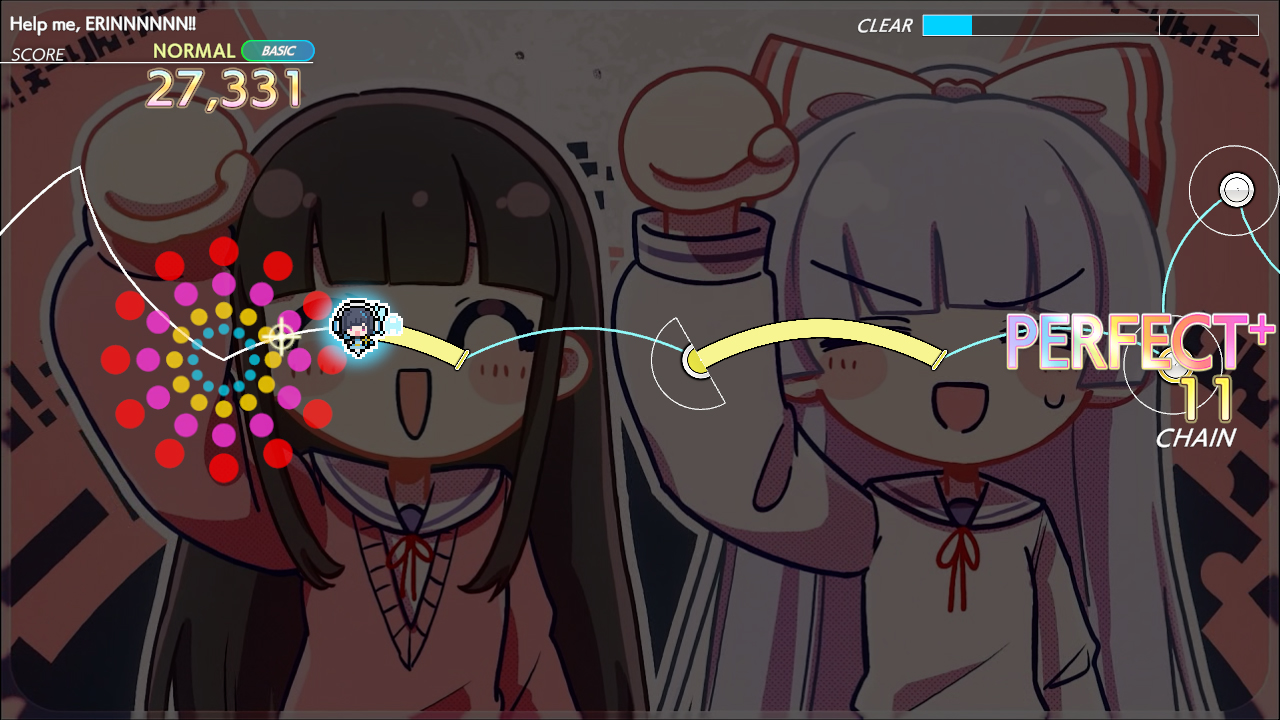The width and height of the screenshot is (1280, 720).
Task: Tap the circular note at top right
Action: (1236, 190)
